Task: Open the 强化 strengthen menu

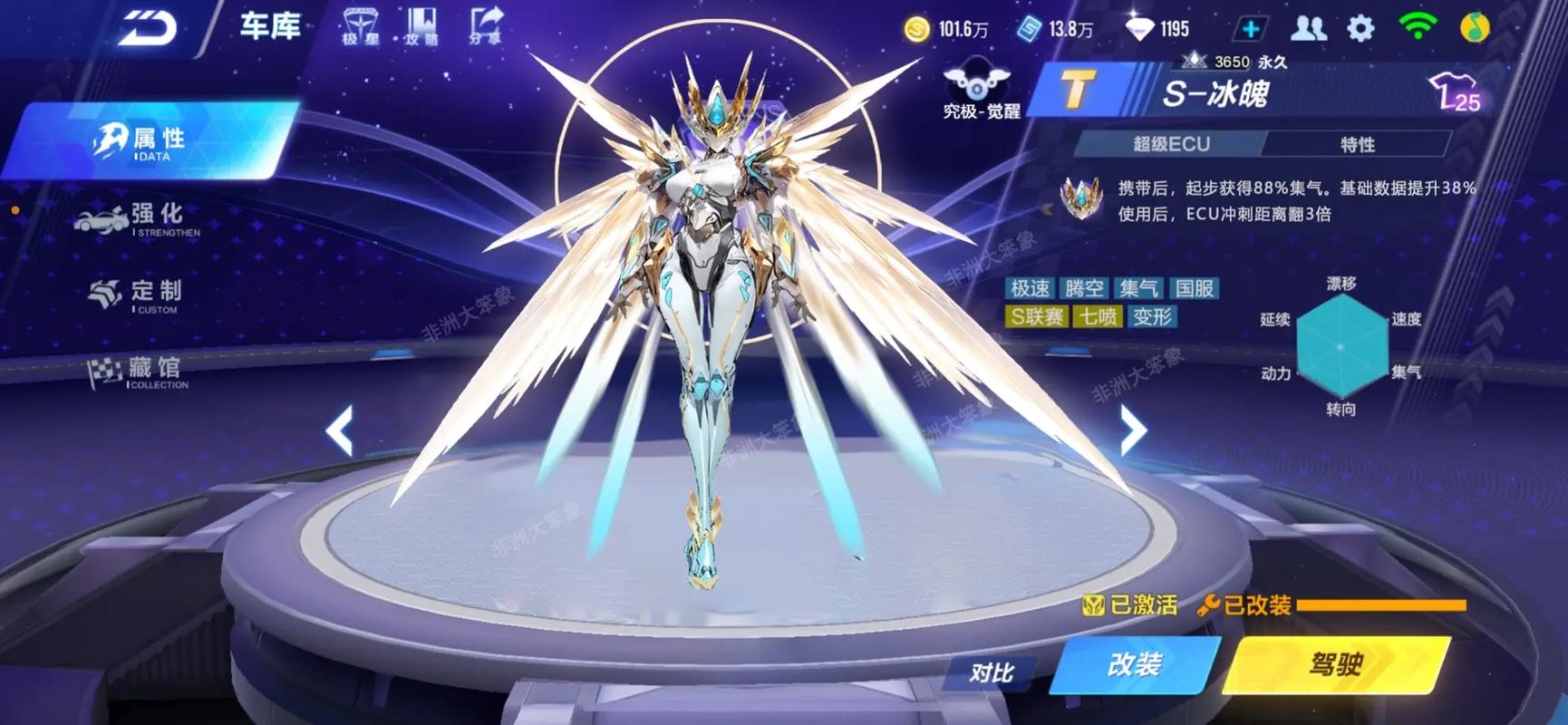Action: pos(145,218)
